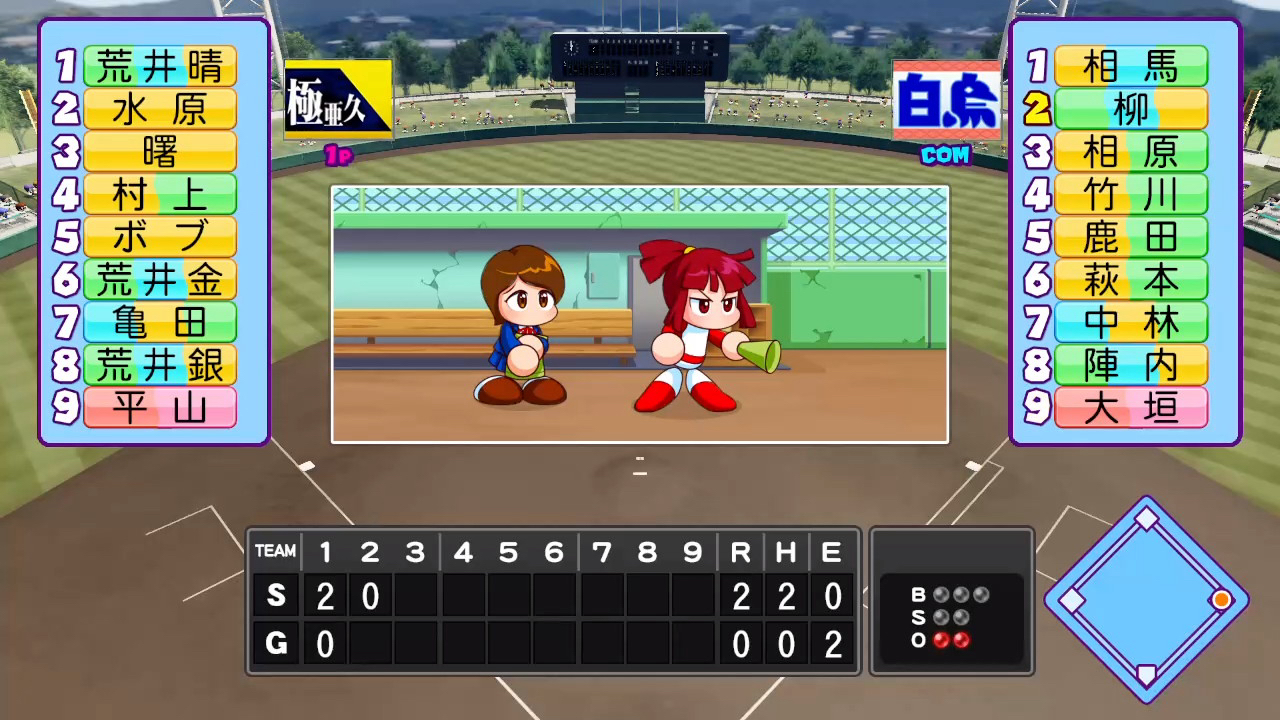Pick 鹿田 from the right batting order
Screen dimensions: 1280x720
click(1130, 237)
